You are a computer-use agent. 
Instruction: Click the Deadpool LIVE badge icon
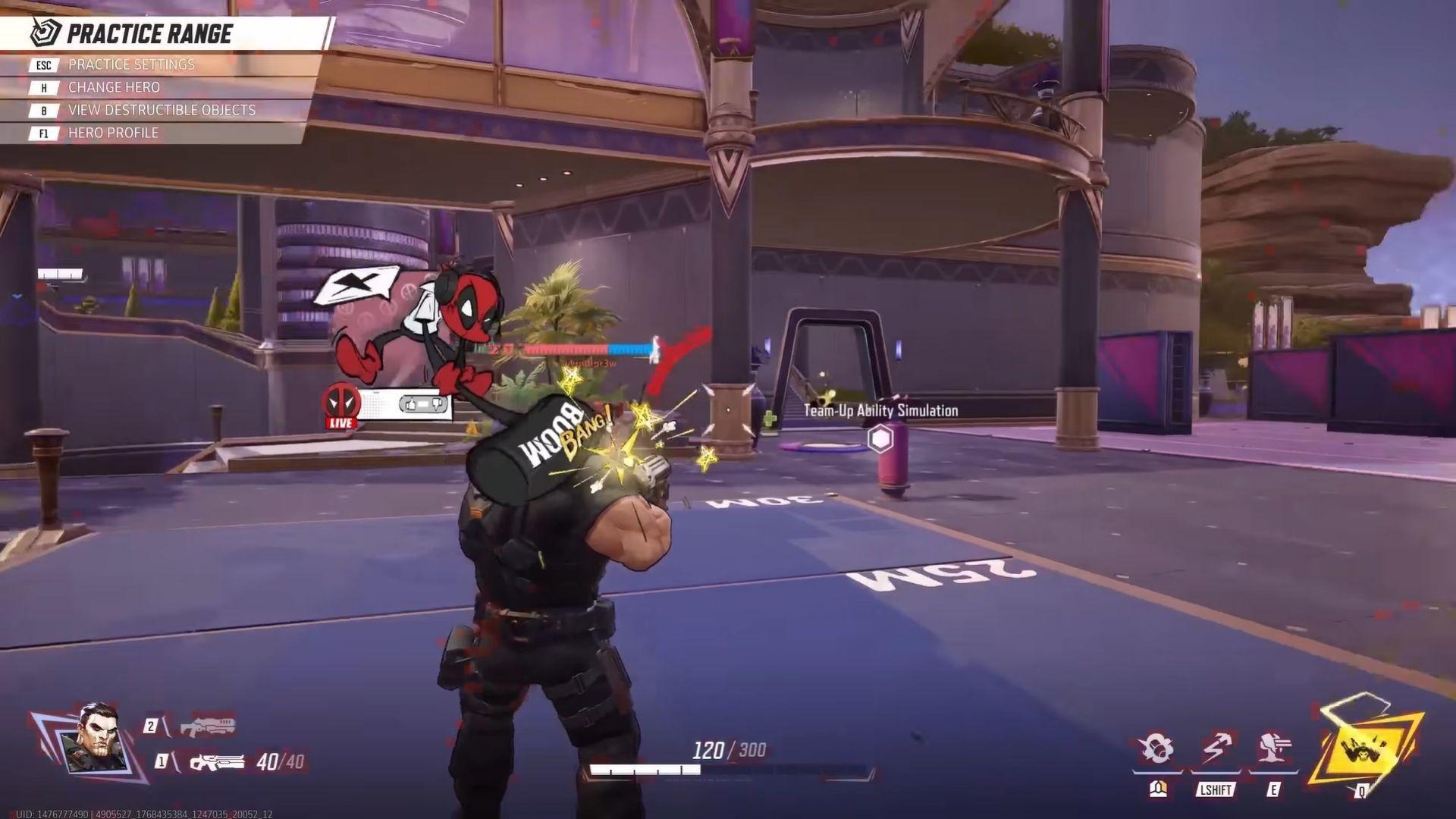pyautogui.click(x=340, y=406)
